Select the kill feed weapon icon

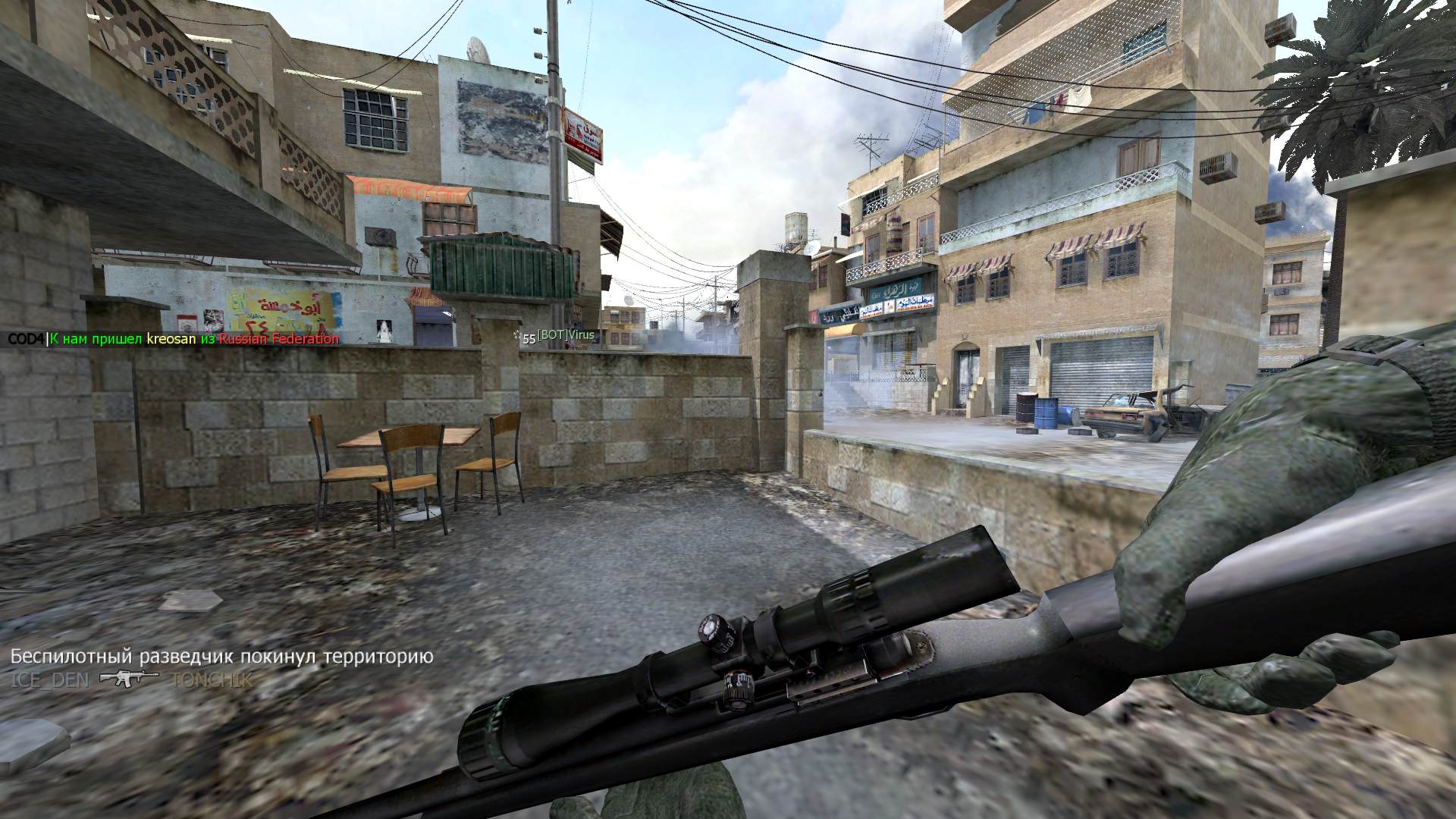coord(128,678)
